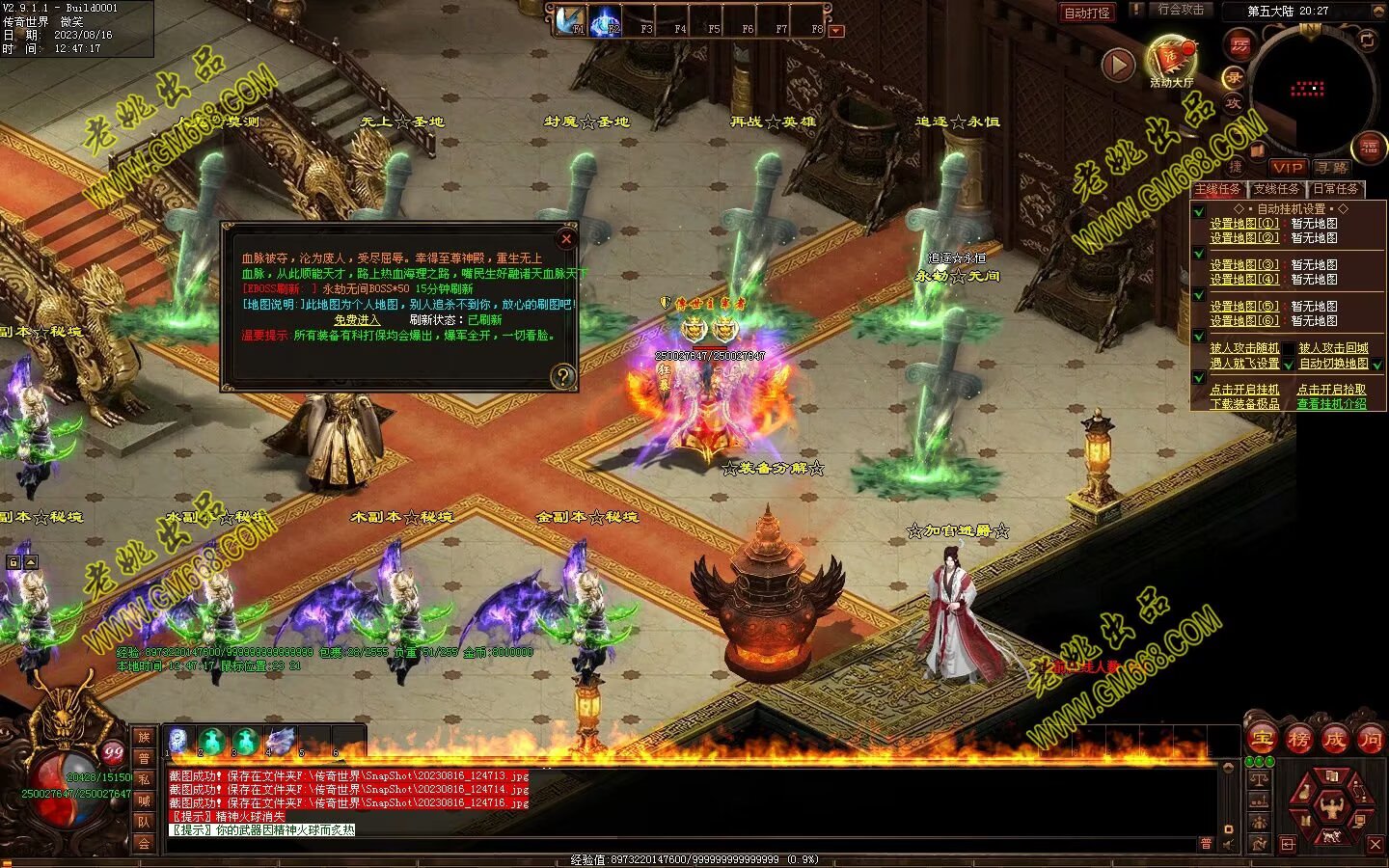Image resolution: width=1389 pixels, height=868 pixels.
Task: Open the VIP panel
Action: 1288,168
